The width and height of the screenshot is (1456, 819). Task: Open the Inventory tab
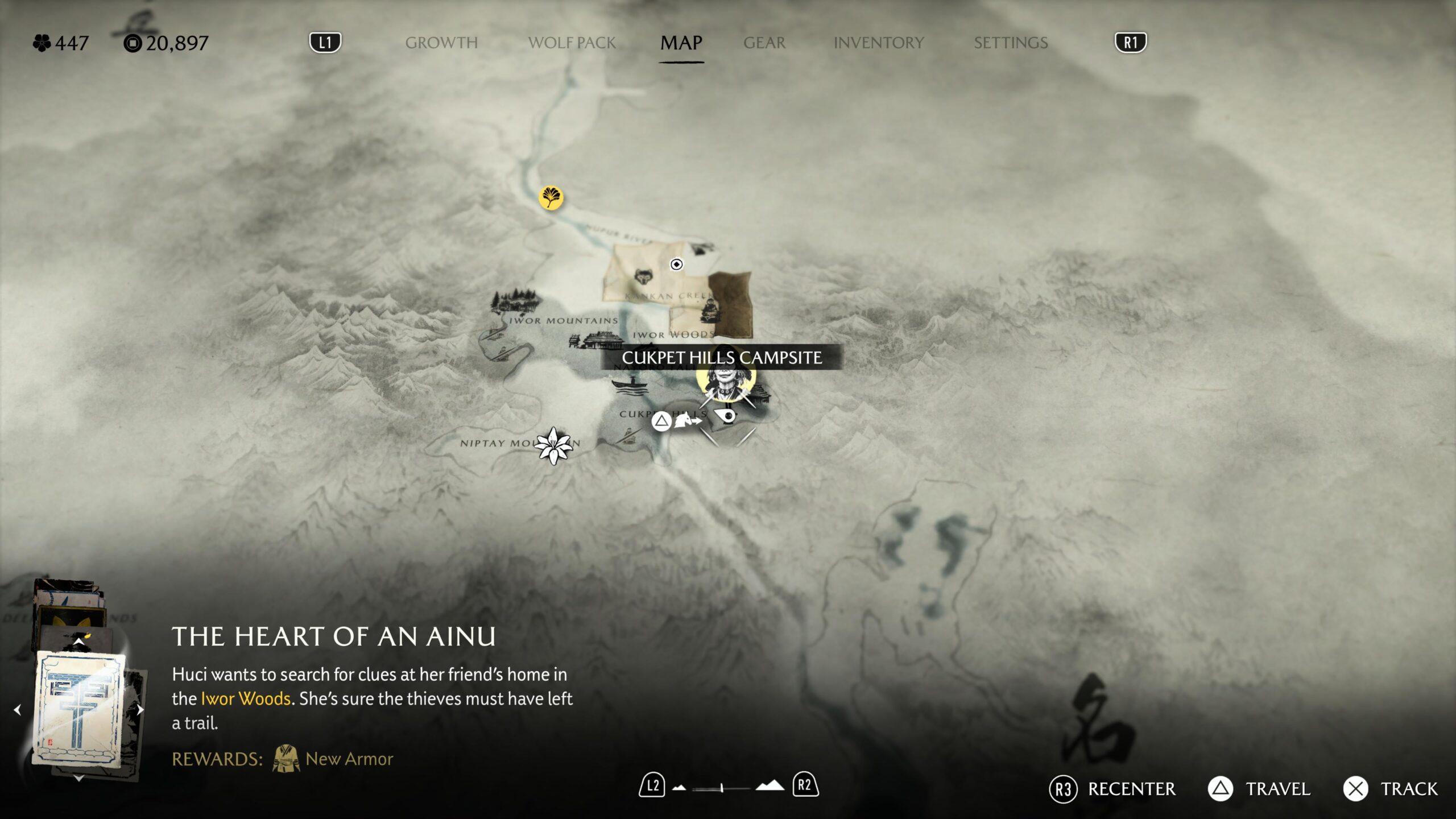pyautogui.click(x=878, y=43)
